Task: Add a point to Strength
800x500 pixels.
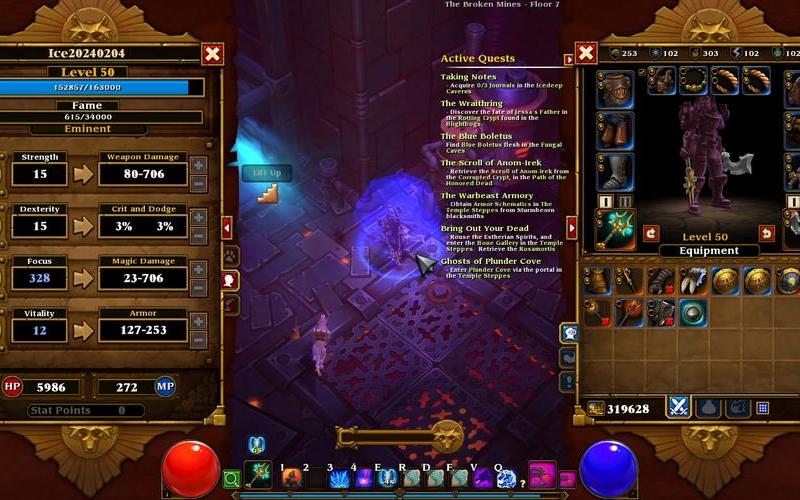Action: click(x=198, y=165)
